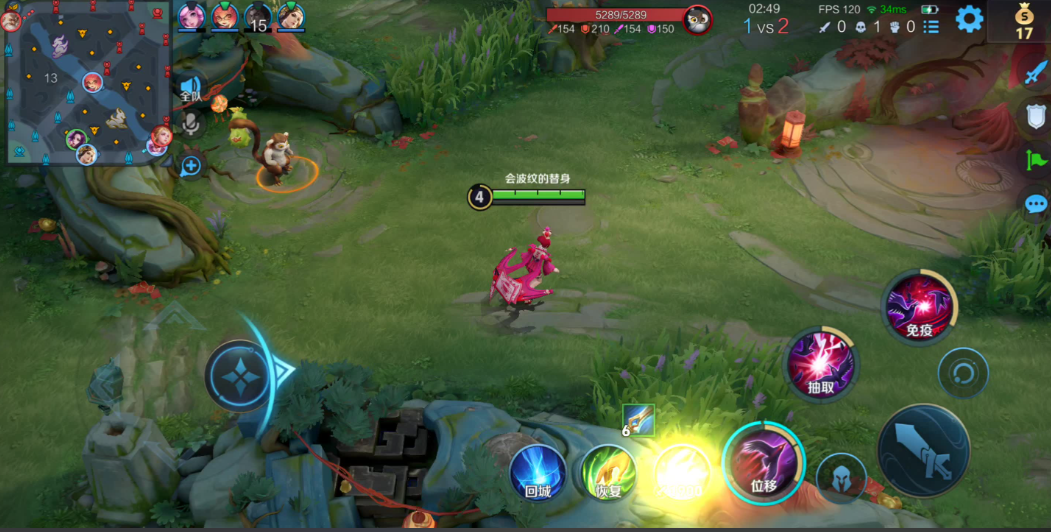Tap the large sword basic attack button

pos(922,451)
